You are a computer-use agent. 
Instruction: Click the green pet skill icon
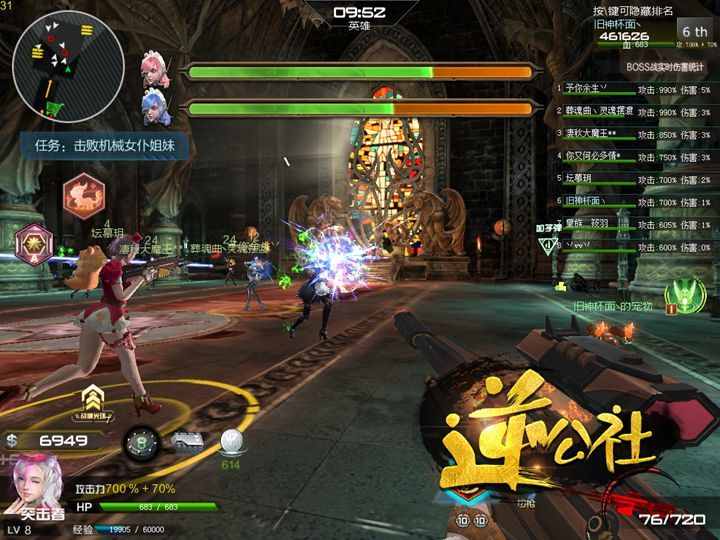pyautogui.click(x=684, y=291)
